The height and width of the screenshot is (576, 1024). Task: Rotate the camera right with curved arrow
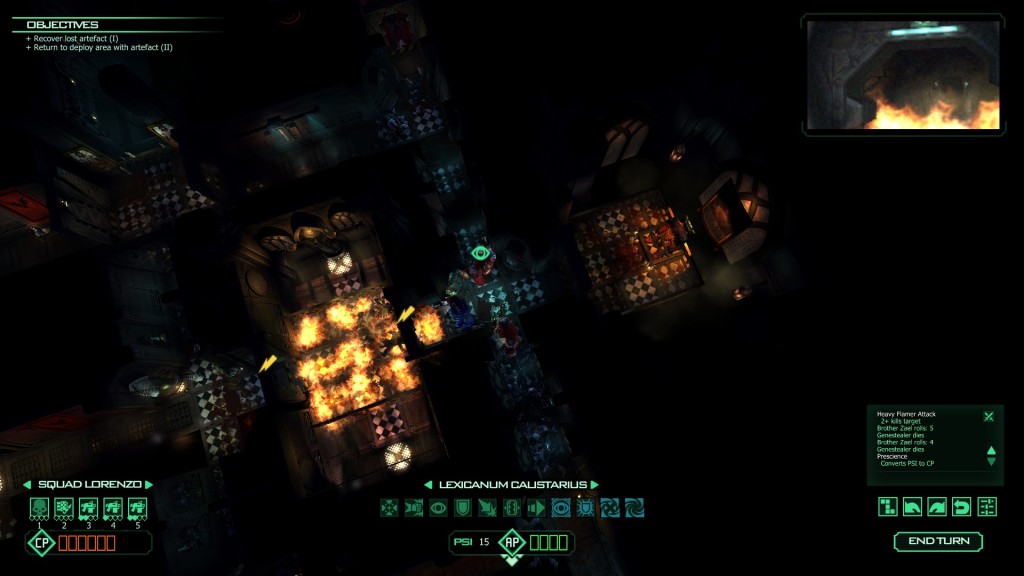pyautogui.click(x=937, y=506)
